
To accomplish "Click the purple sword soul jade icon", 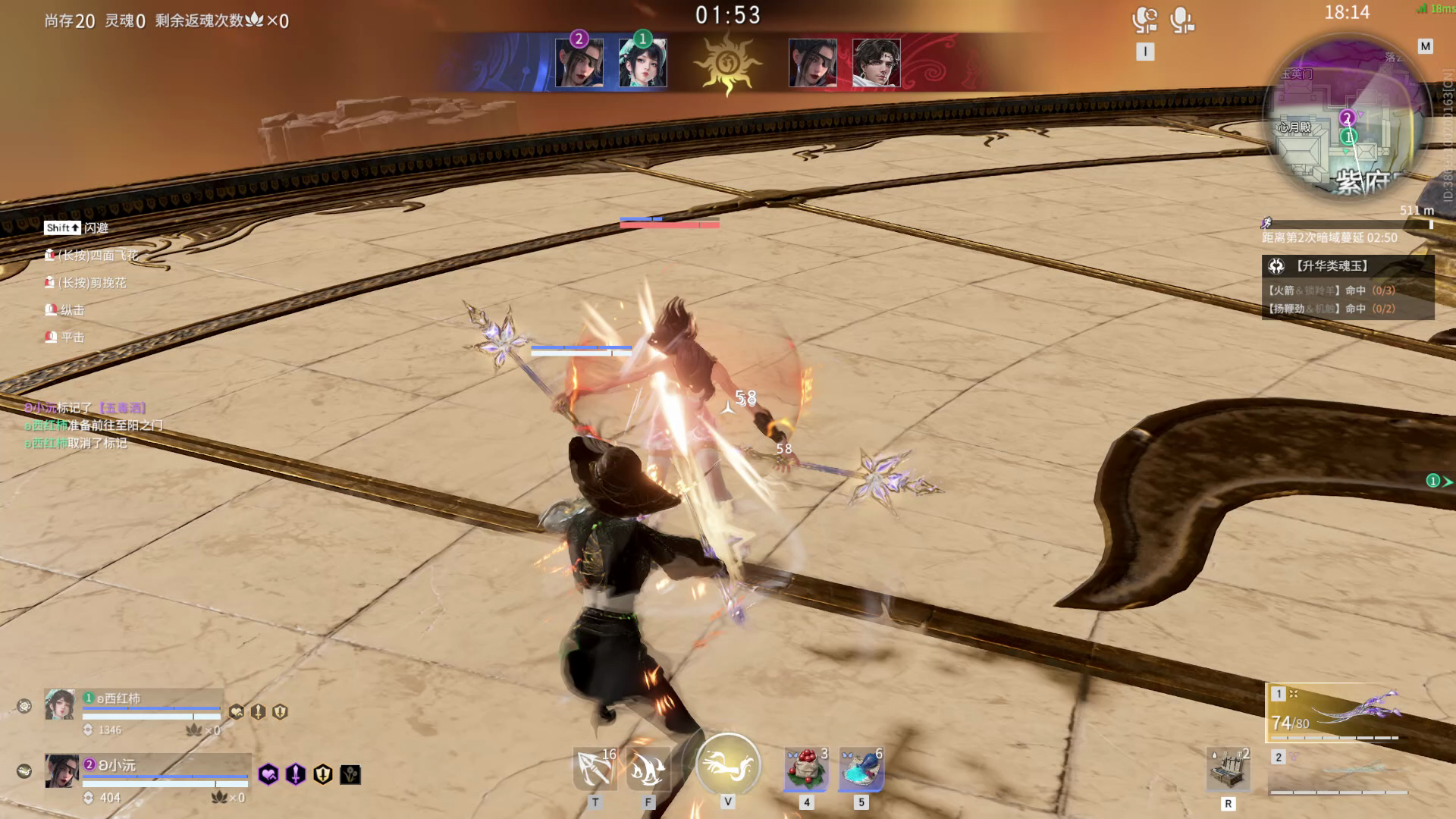I will 296,774.
